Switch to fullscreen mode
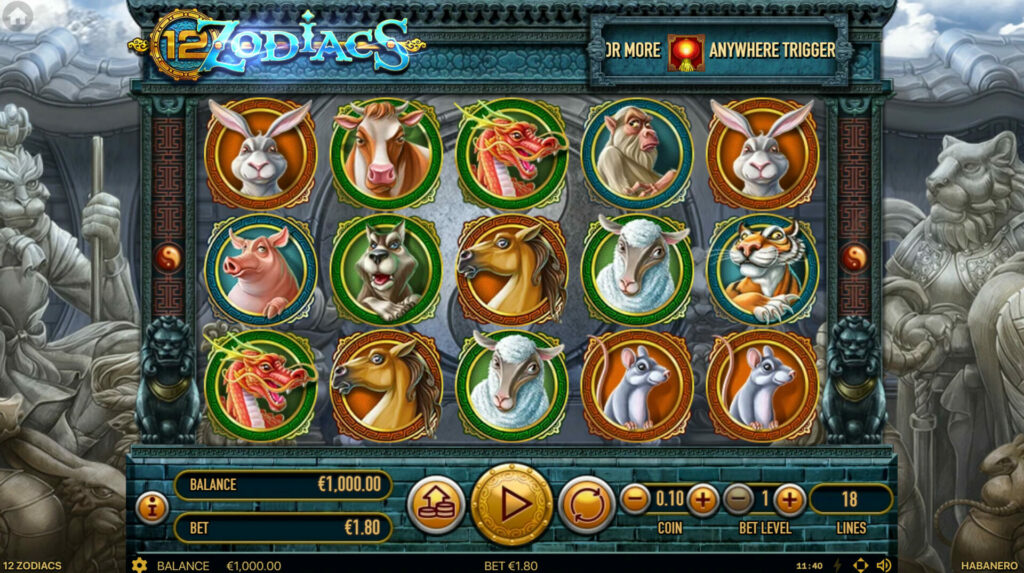1024x573 pixels. 860,565
